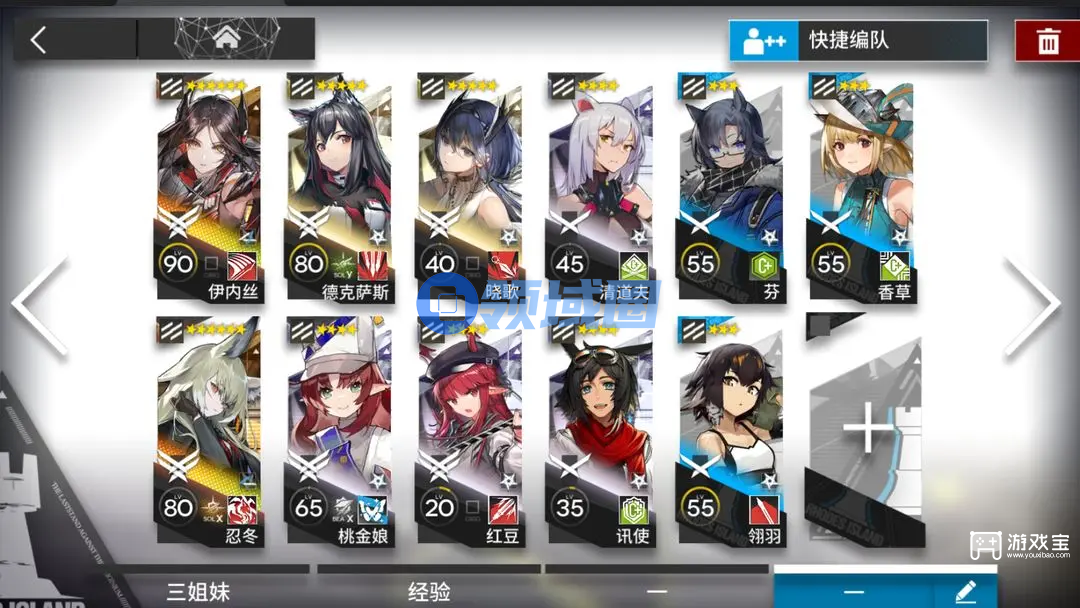Pick the 翎羽 operator card
1080x608 pixels.
coord(728,432)
